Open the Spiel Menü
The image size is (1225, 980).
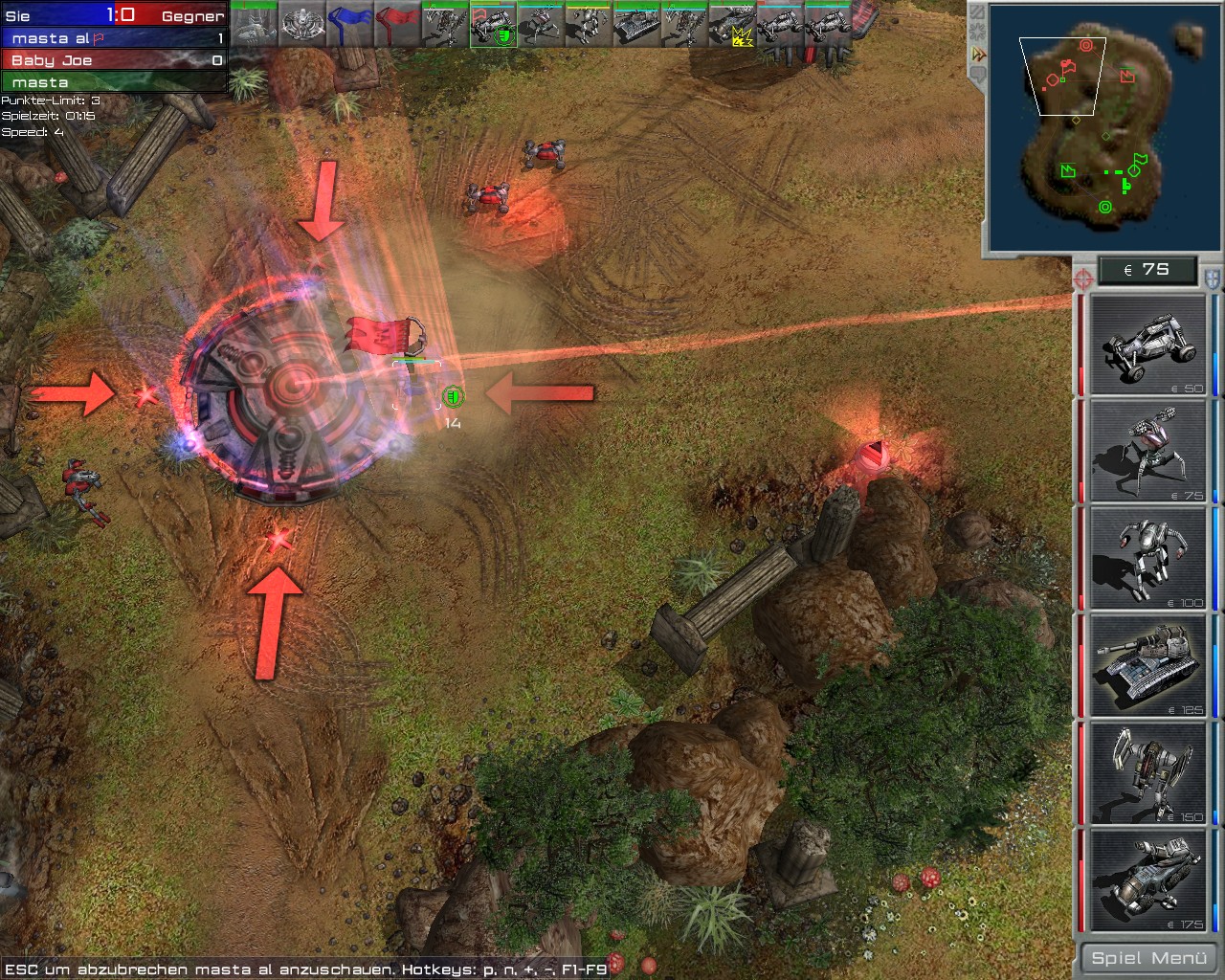1148,958
